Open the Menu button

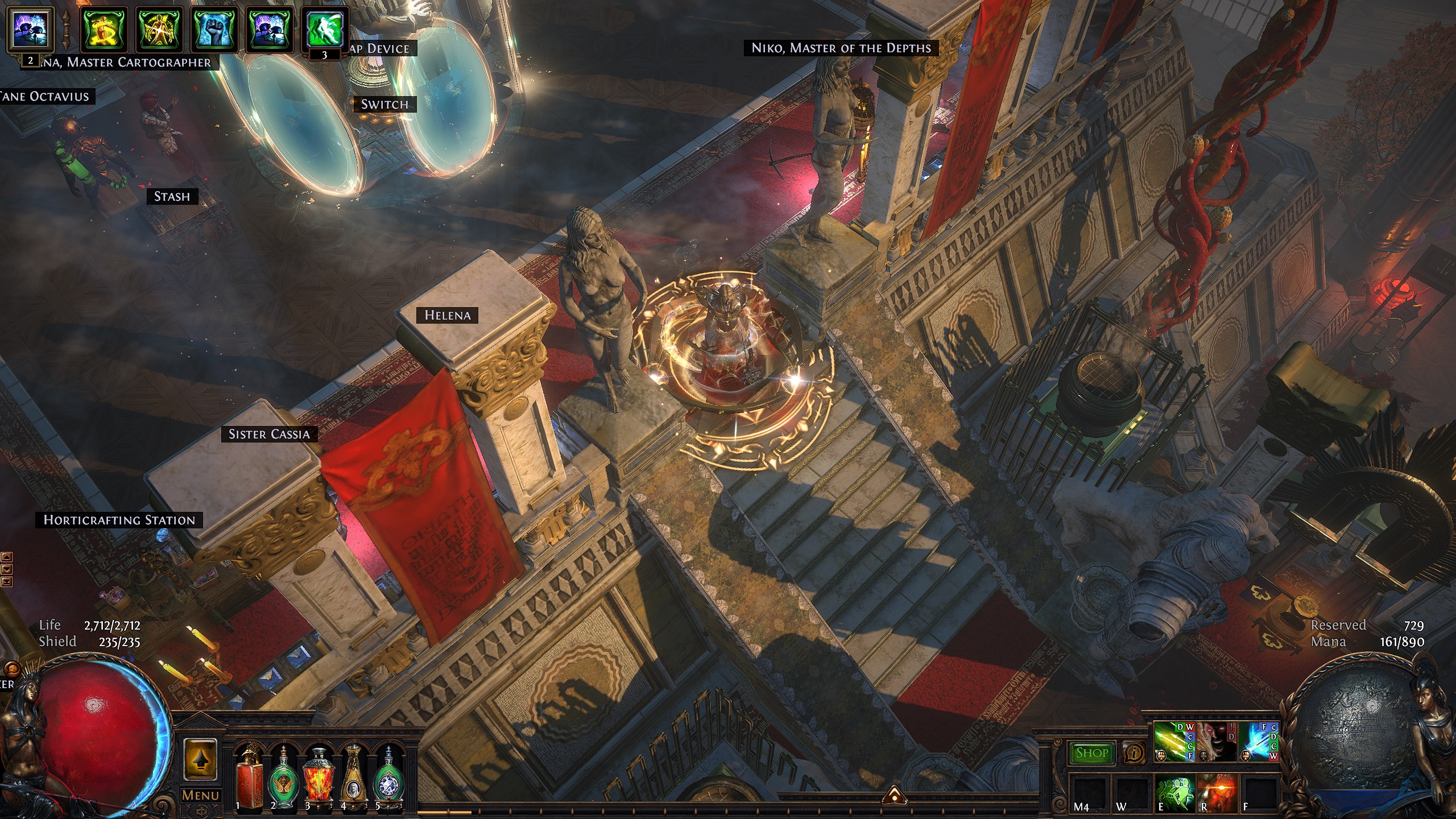(x=200, y=795)
